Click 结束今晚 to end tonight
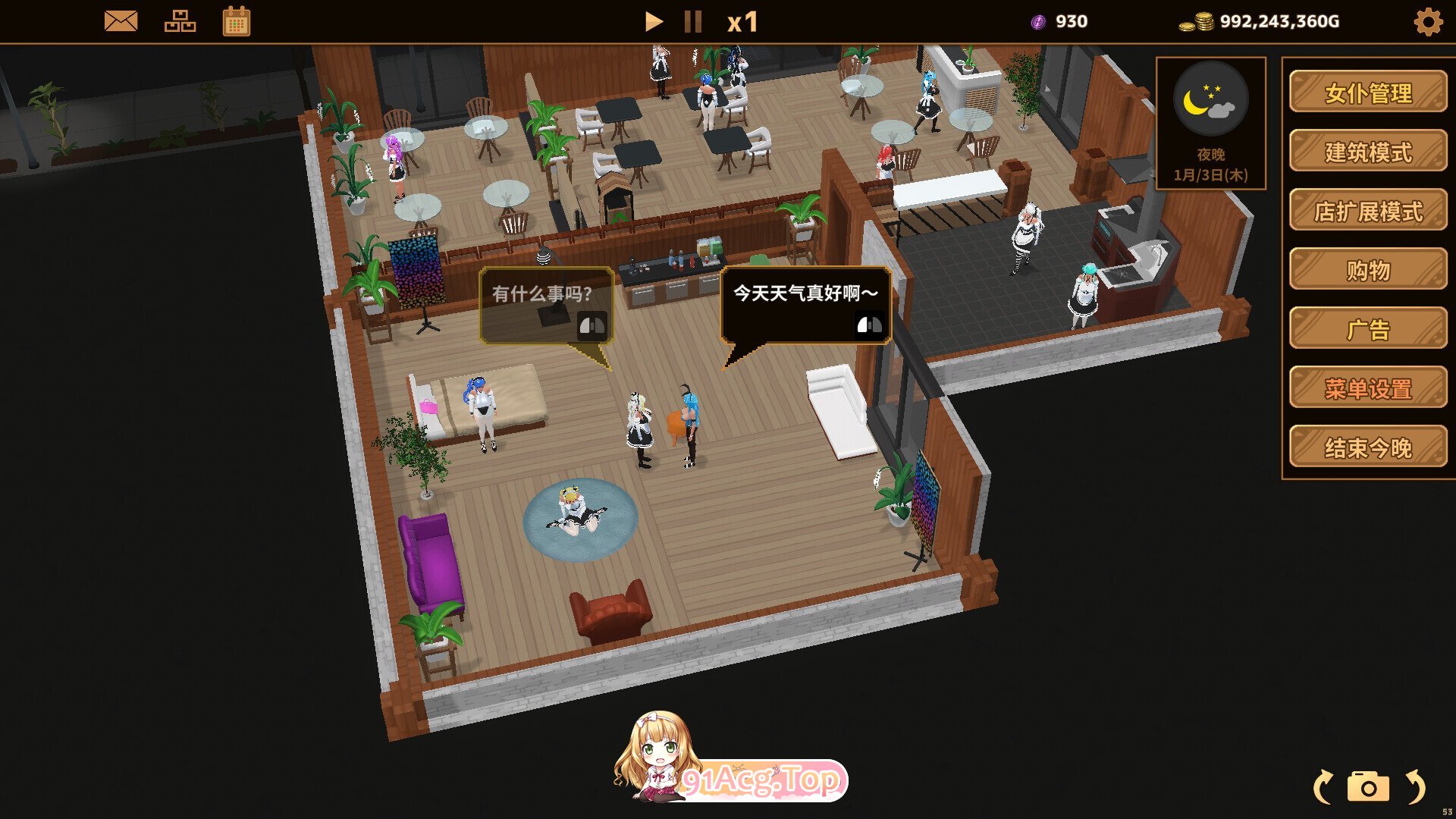Image resolution: width=1456 pixels, height=819 pixels. (1367, 447)
